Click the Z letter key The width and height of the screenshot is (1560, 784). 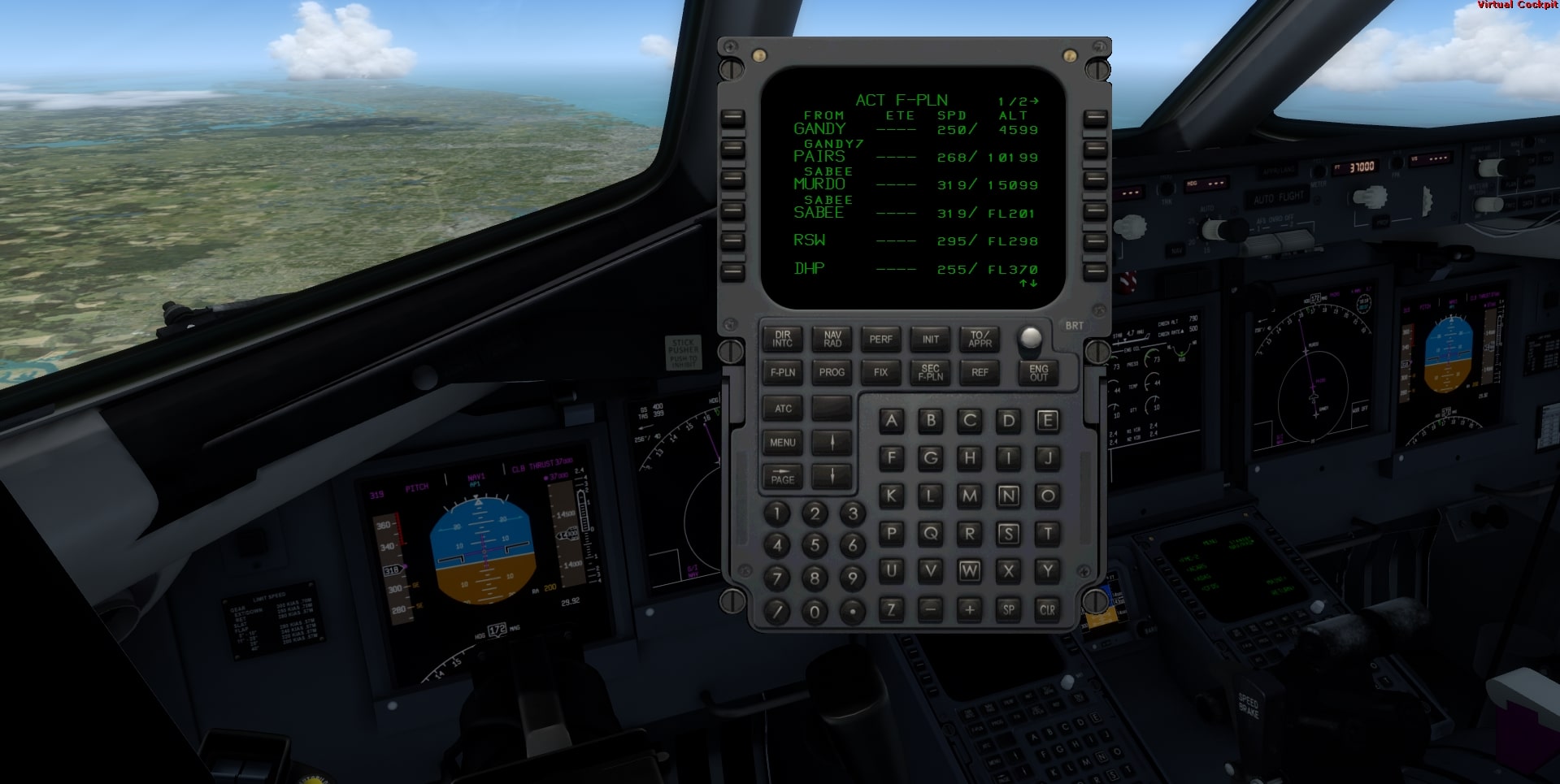pyautogui.click(x=892, y=609)
